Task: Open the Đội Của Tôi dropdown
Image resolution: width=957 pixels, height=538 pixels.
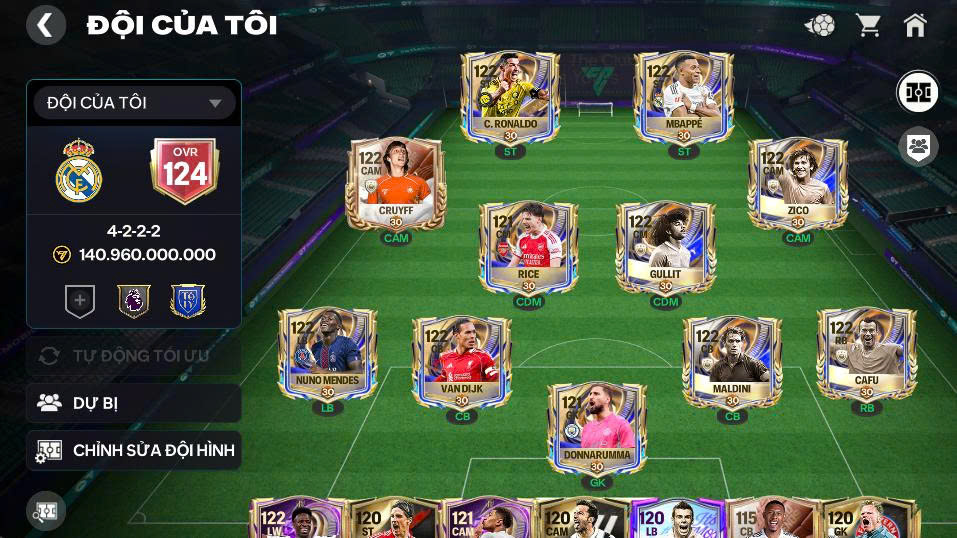Action: (x=134, y=103)
